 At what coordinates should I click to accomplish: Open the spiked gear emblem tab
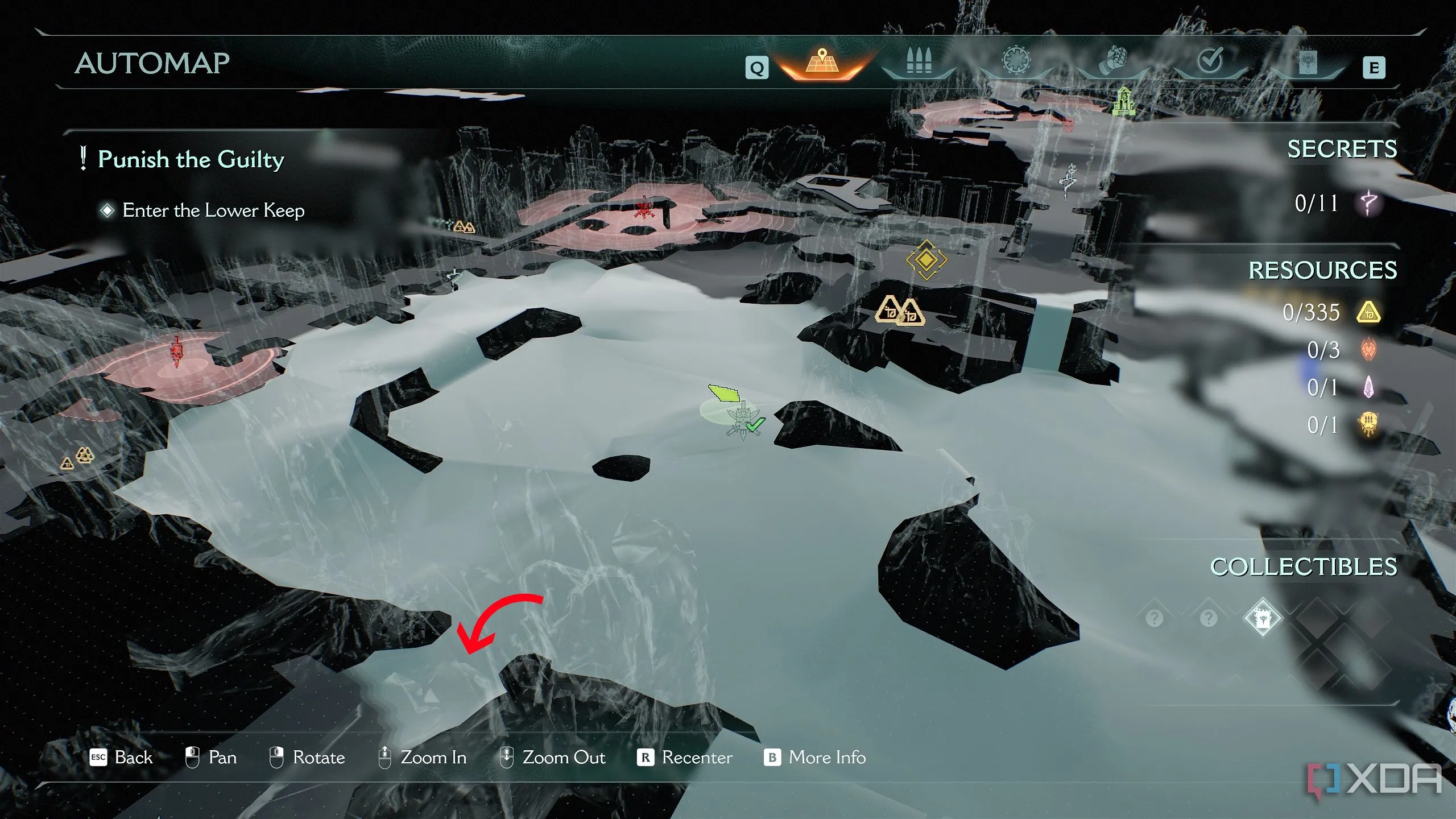point(1016,60)
